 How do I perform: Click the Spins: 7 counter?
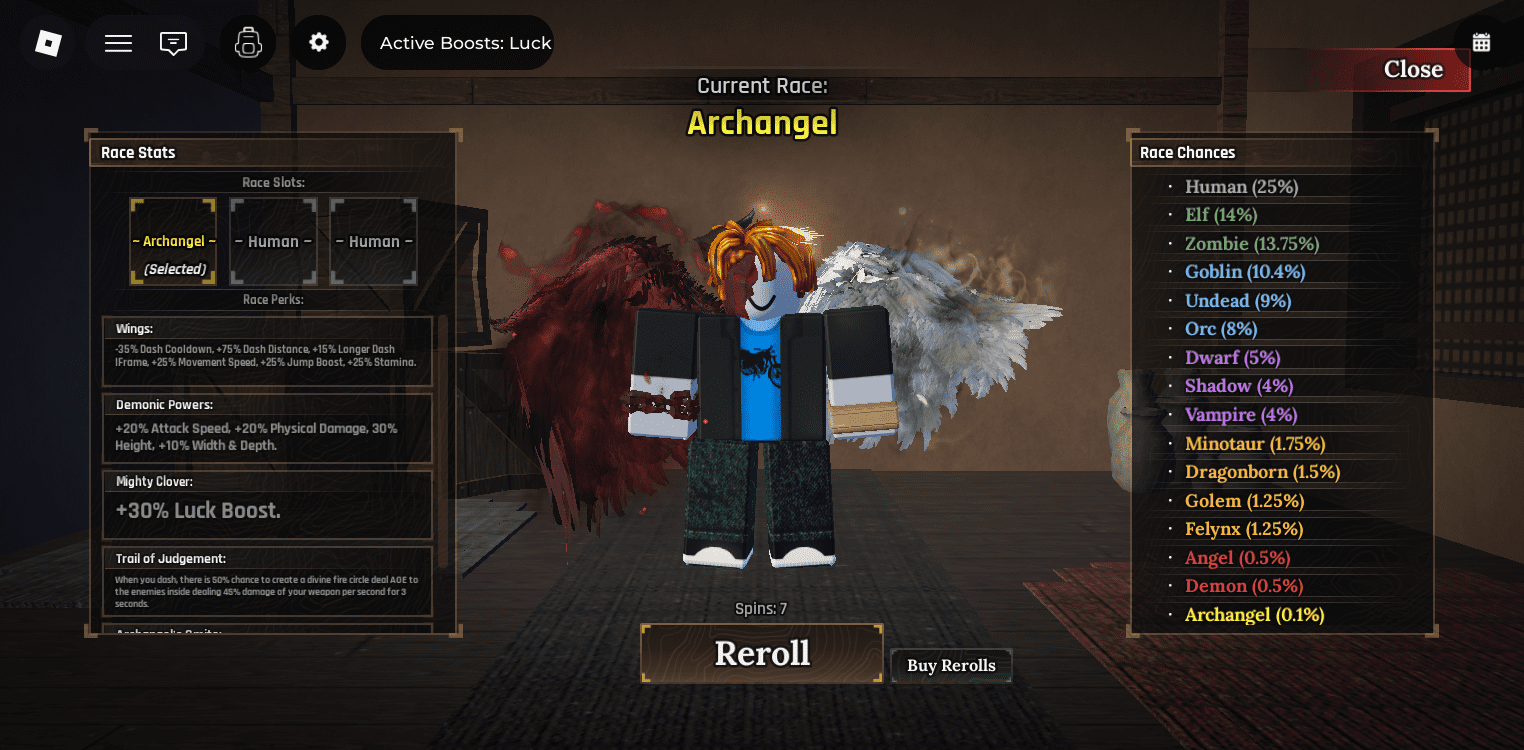[x=761, y=608]
